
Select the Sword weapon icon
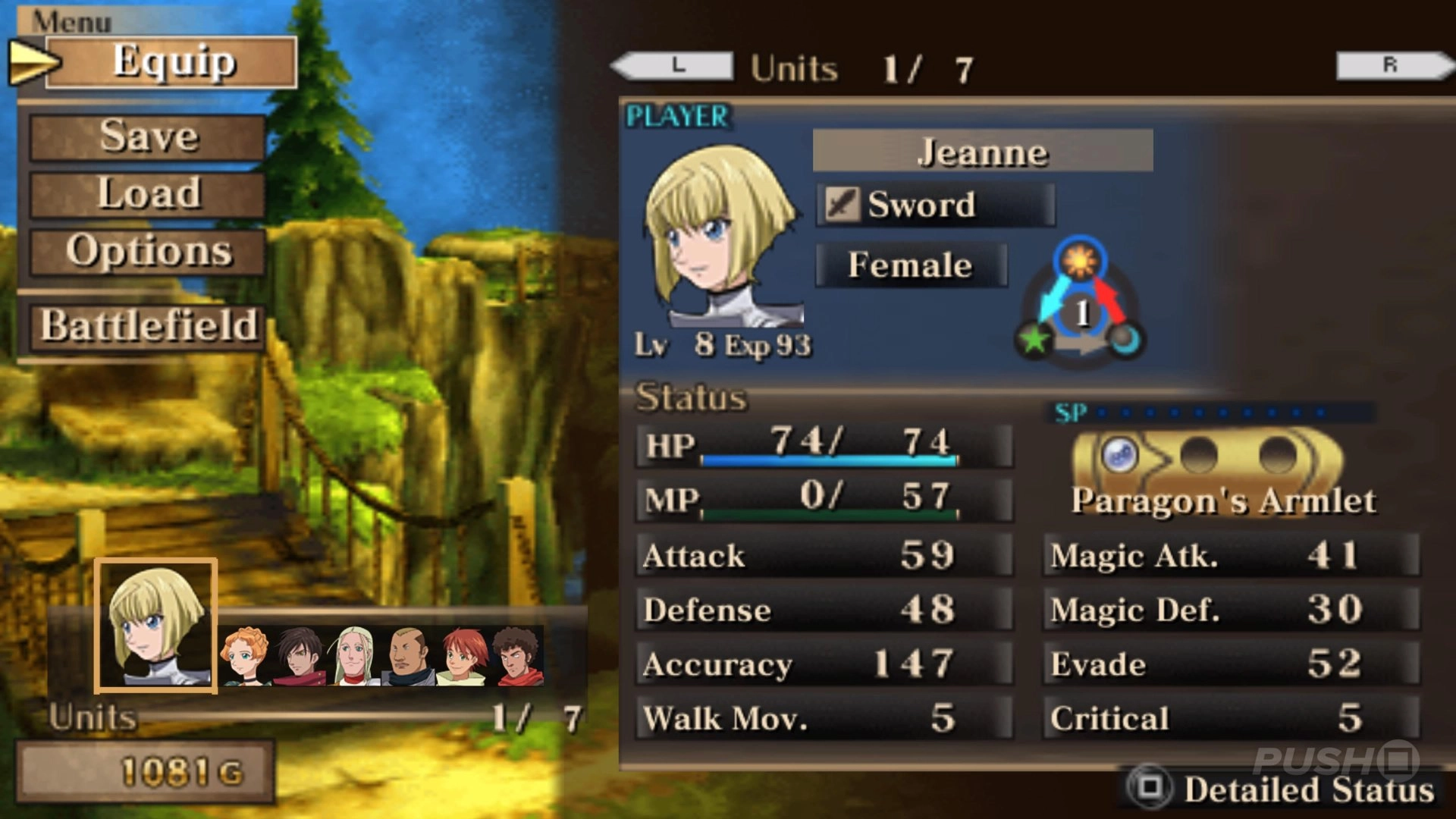844,205
